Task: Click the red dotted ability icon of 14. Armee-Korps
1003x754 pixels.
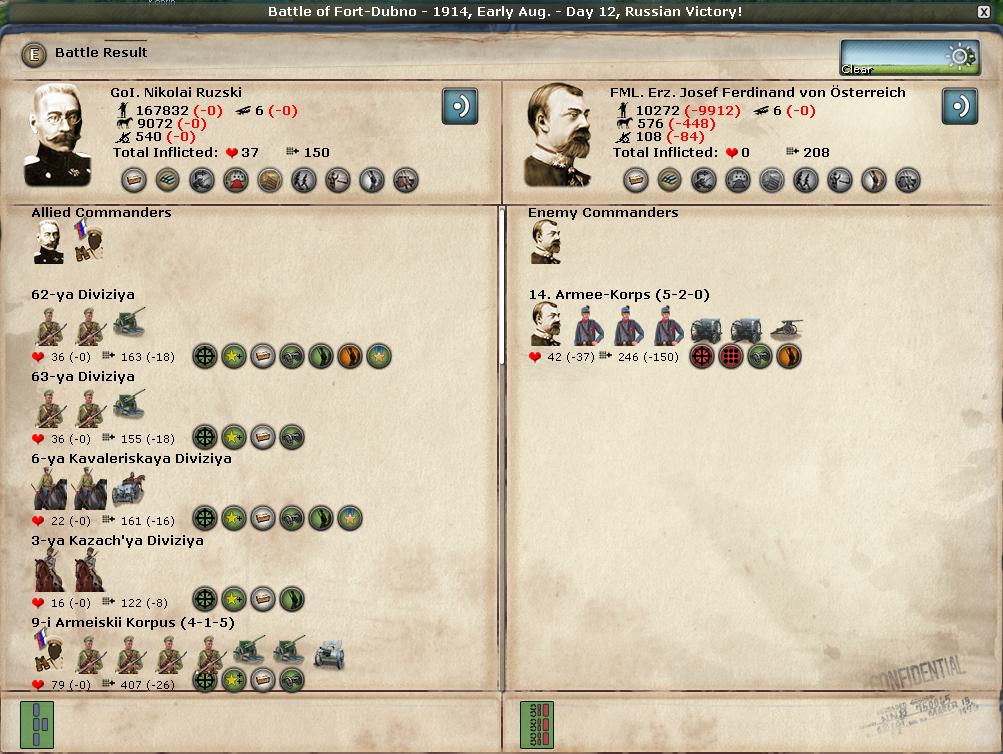Action: click(732, 356)
